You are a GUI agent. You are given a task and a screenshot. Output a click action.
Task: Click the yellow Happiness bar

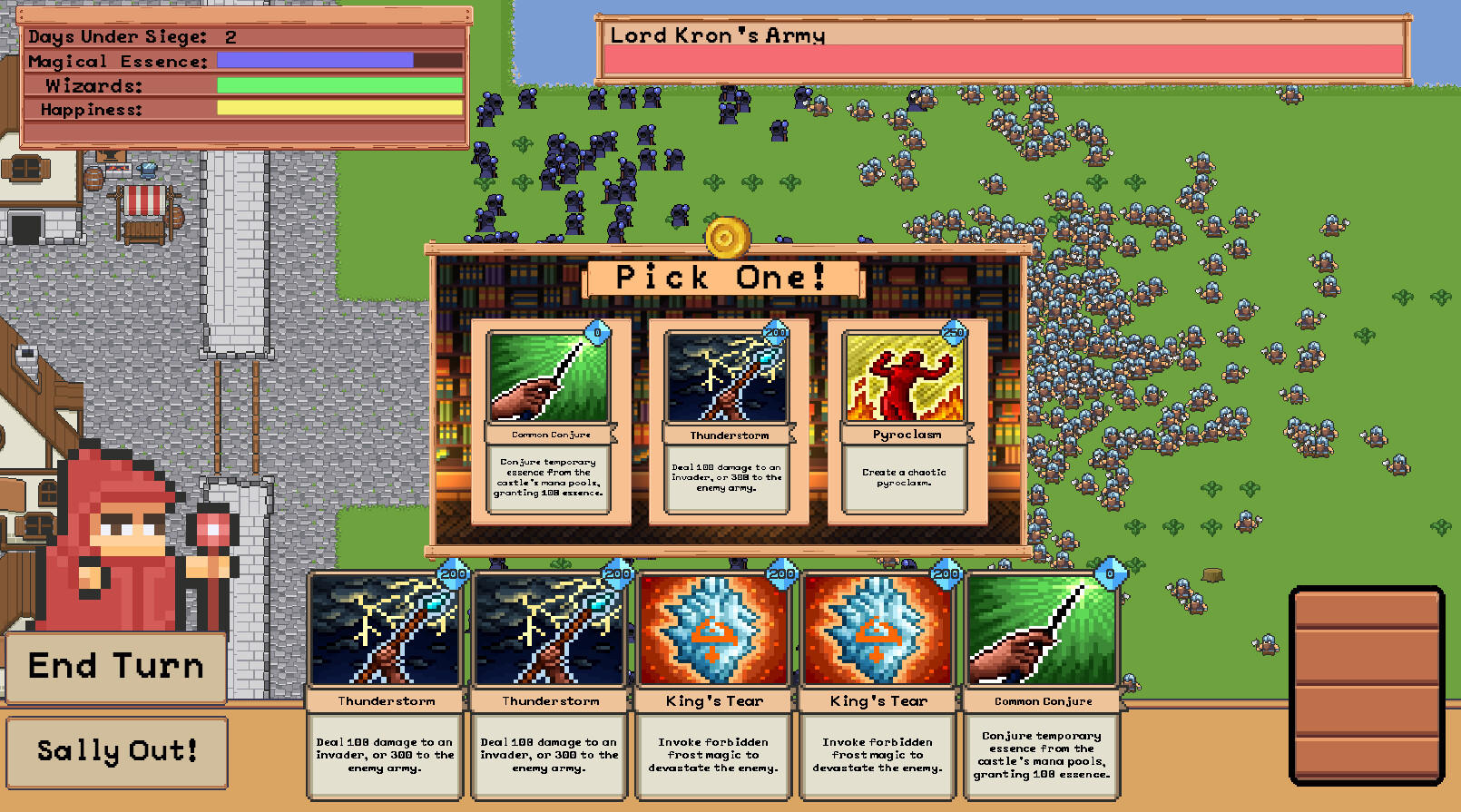tap(338, 107)
